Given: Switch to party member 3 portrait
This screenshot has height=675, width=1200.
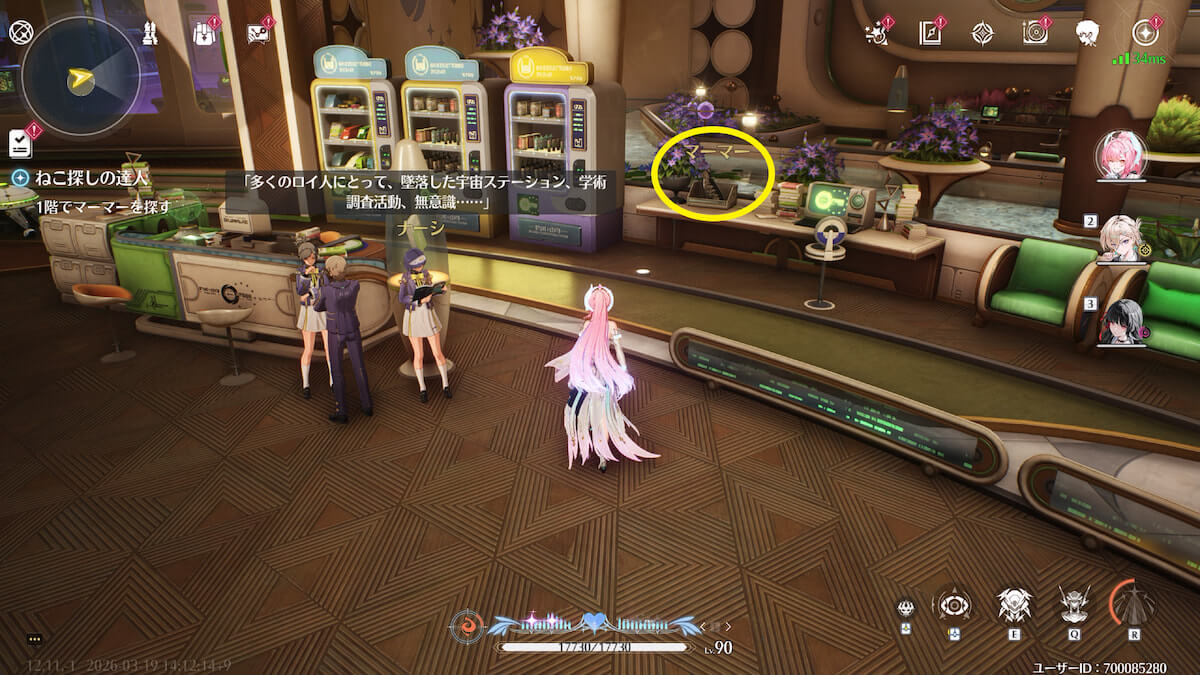Looking at the screenshot, I should 1122,322.
